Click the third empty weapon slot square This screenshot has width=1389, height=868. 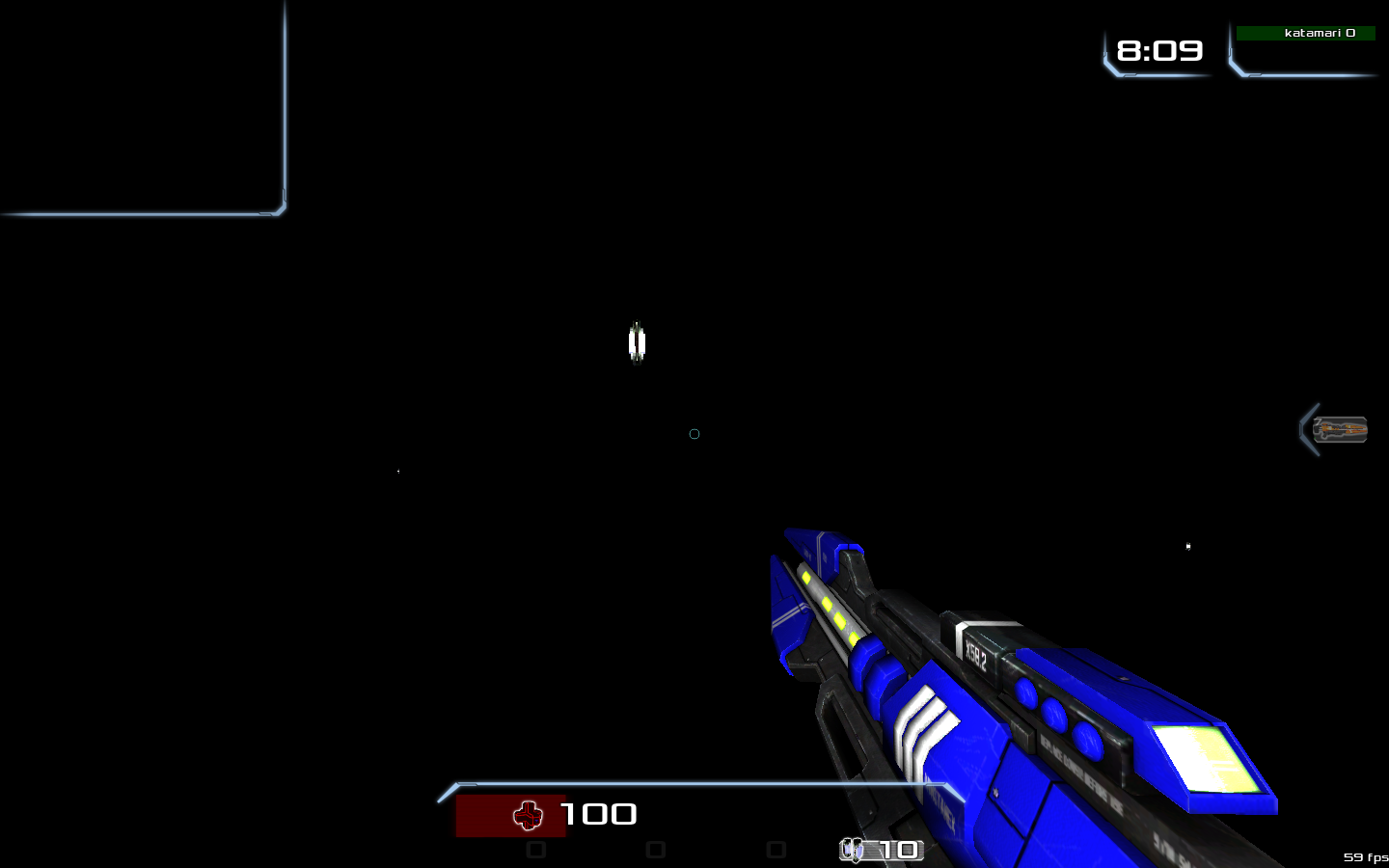click(774, 848)
